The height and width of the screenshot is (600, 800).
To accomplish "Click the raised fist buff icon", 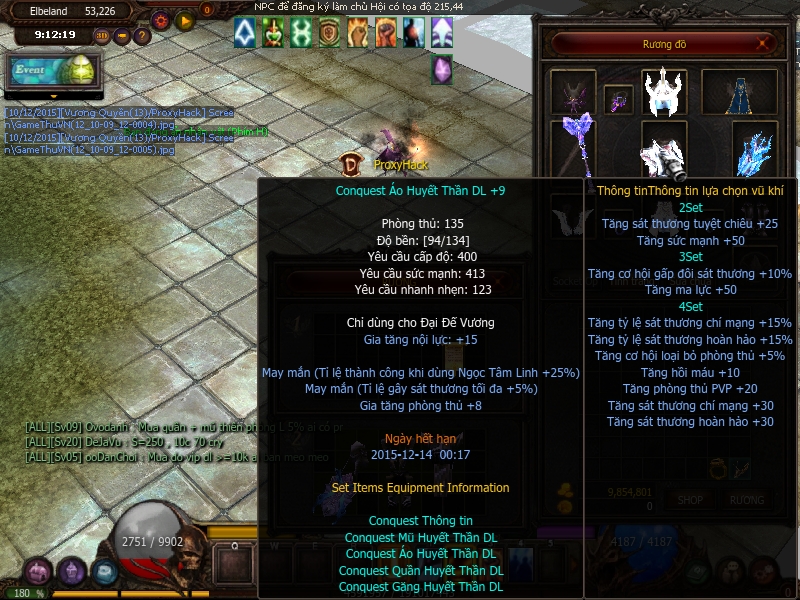I will [x=386, y=33].
